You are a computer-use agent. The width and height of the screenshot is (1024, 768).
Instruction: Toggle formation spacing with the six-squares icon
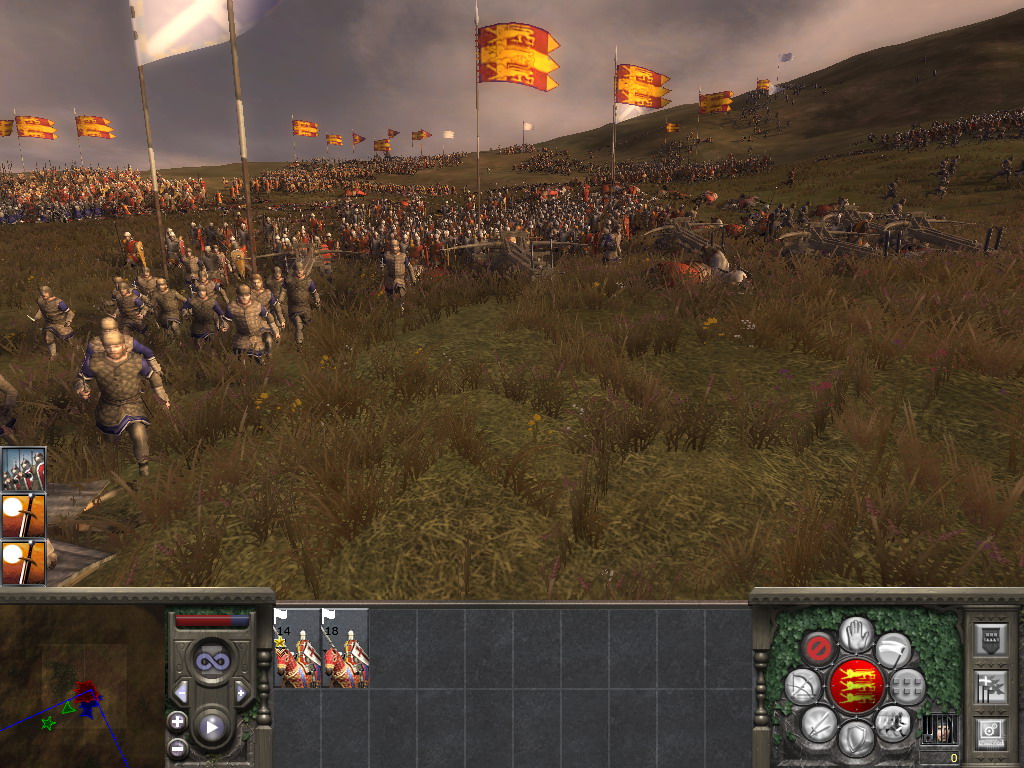pos(907,686)
